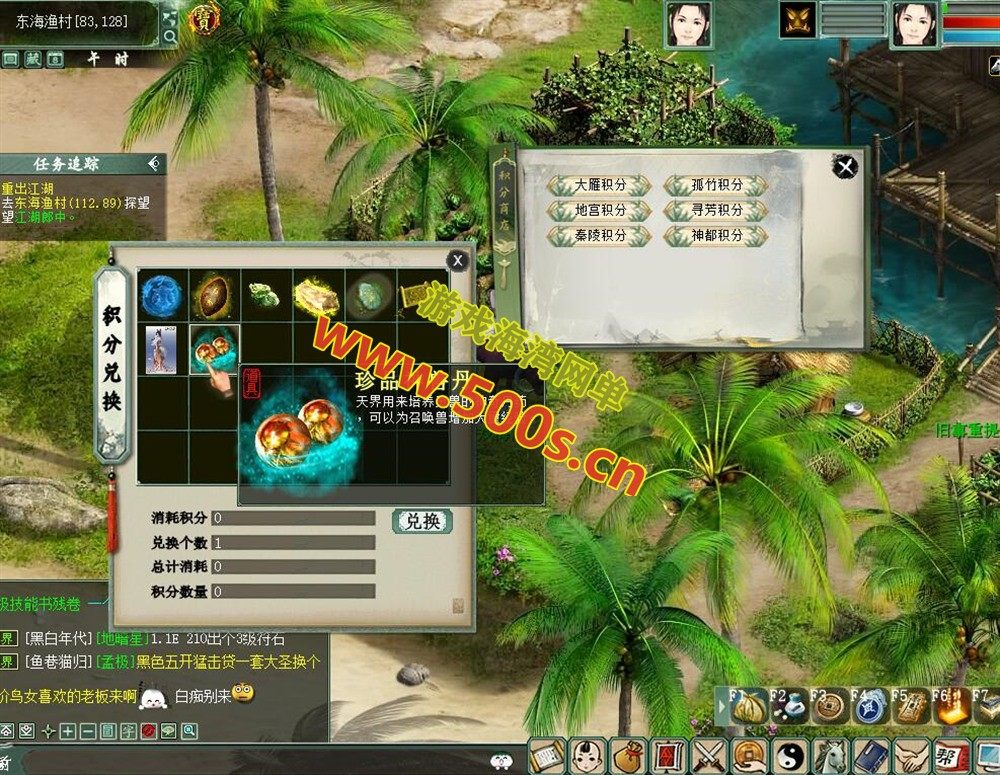Open the crossed swords menu icon
This screenshot has width=1000, height=775.
click(x=708, y=755)
